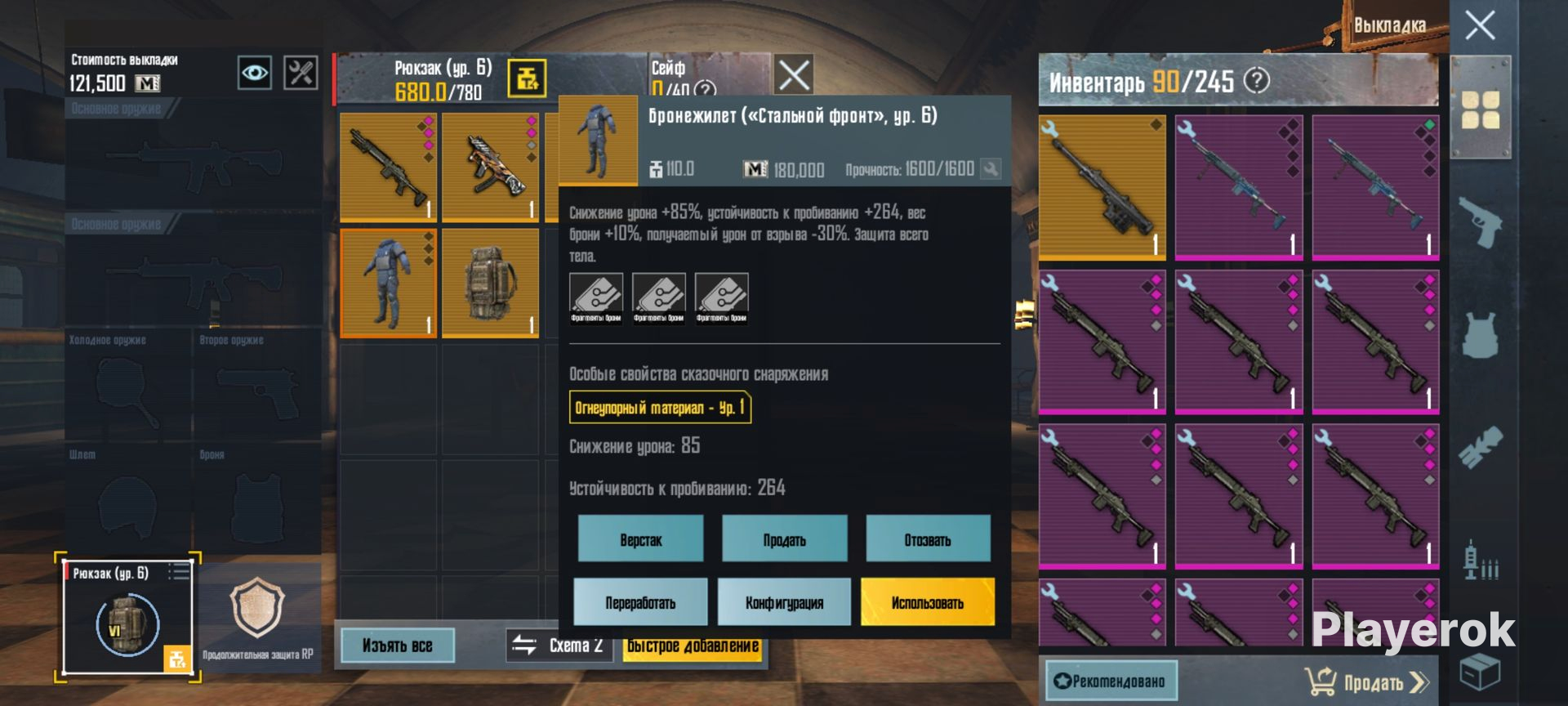
Task: Open the Рекомендовано filter
Action: (x=1111, y=681)
